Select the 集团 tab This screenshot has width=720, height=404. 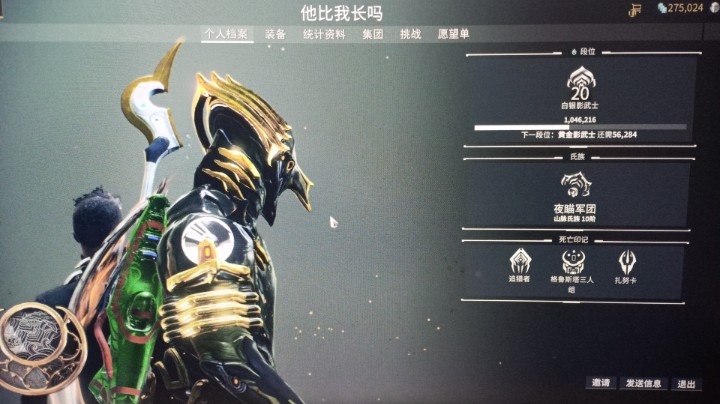(x=372, y=34)
